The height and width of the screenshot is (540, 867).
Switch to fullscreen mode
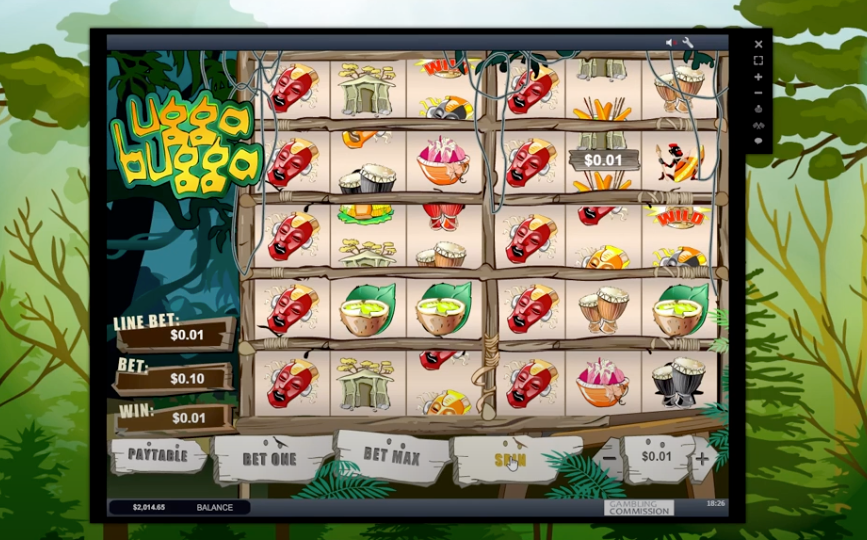758,60
